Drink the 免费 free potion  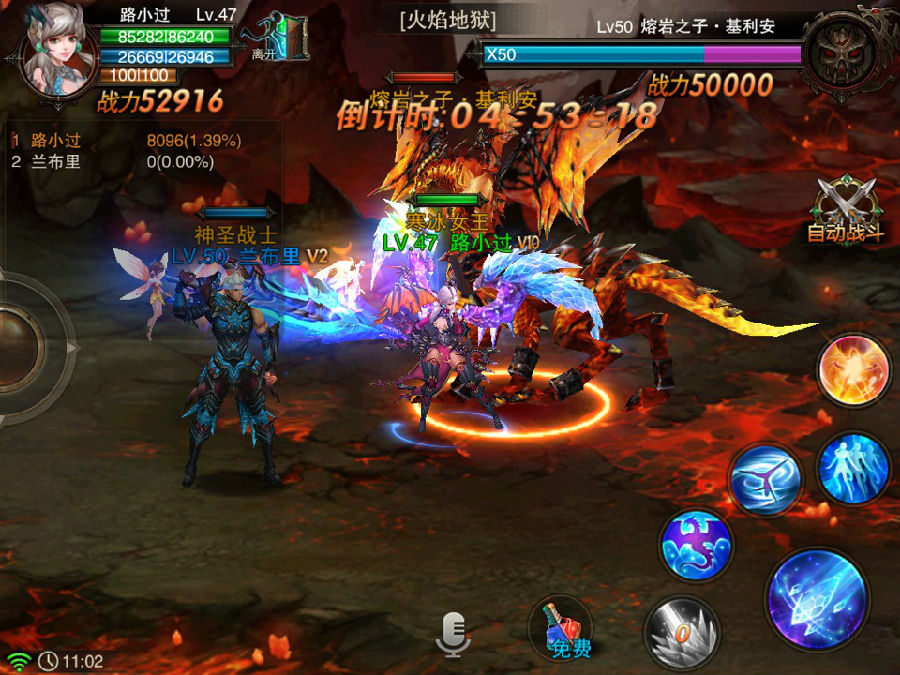(564, 632)
